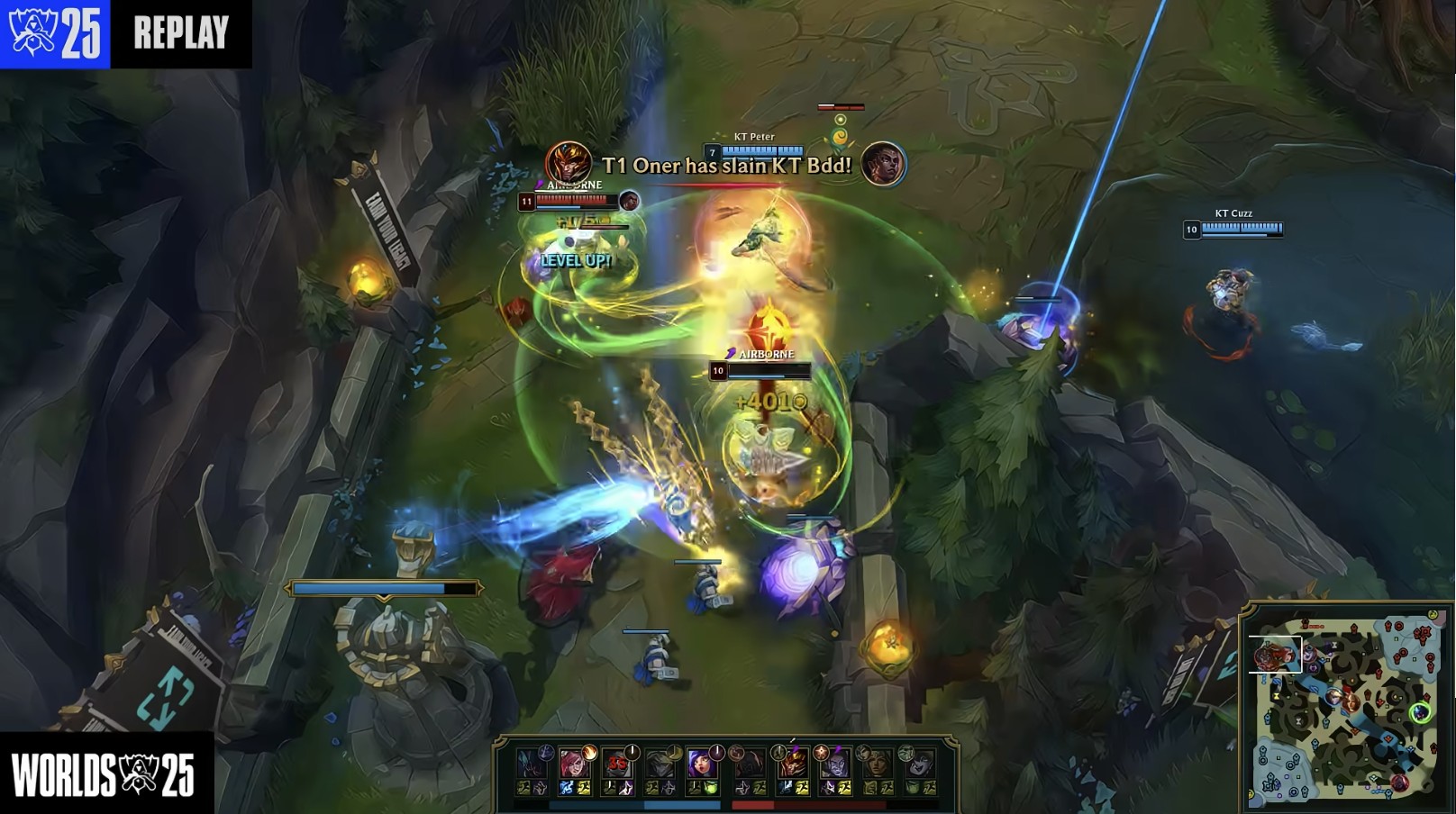Click the flame ultimate icon beside red-haired champion

[x=590, y=751]
